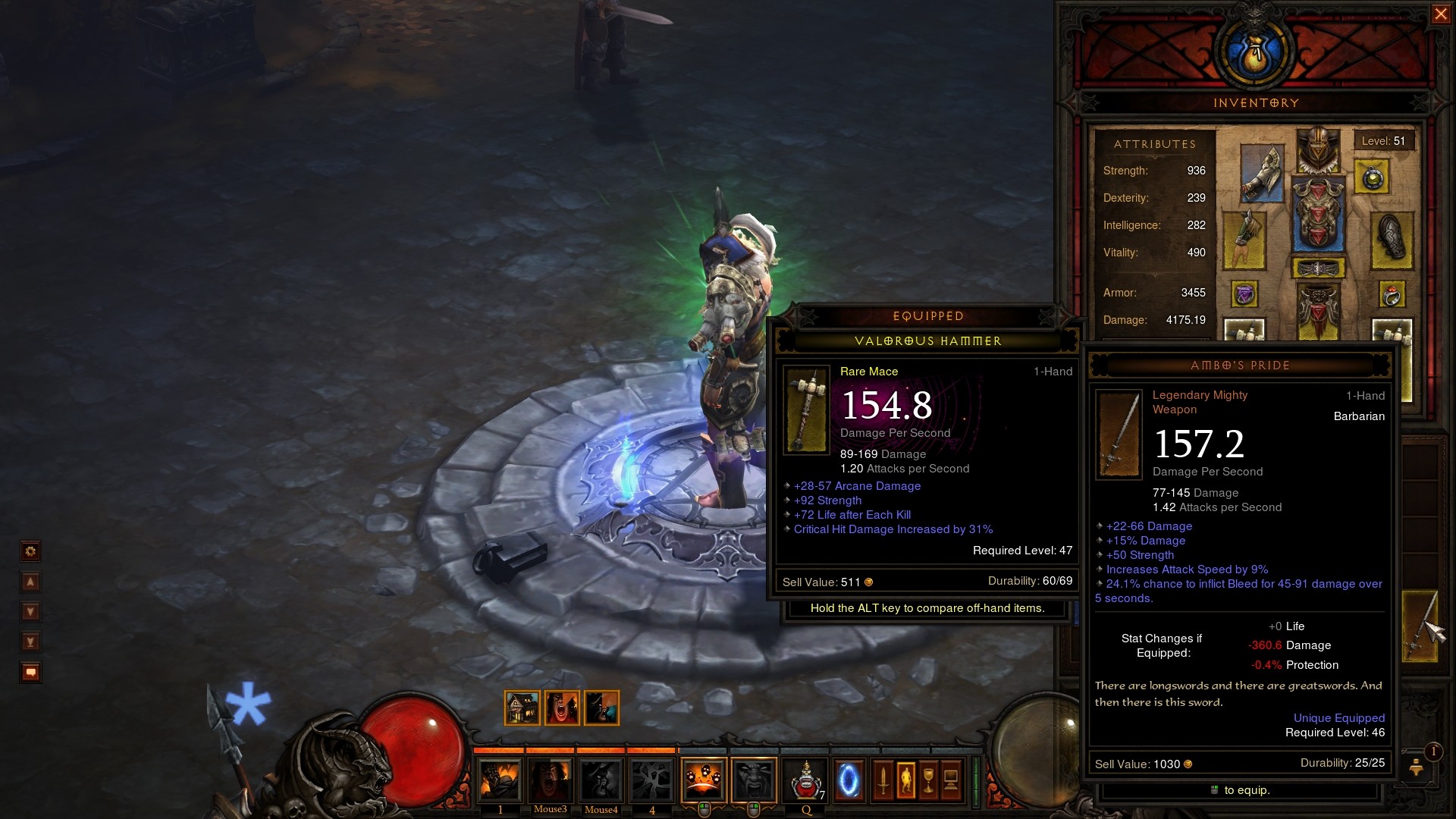This screenshot has width=1456, height=819.
Task: Select the equipped helmet slot
Action: [x=1318, y=151]
